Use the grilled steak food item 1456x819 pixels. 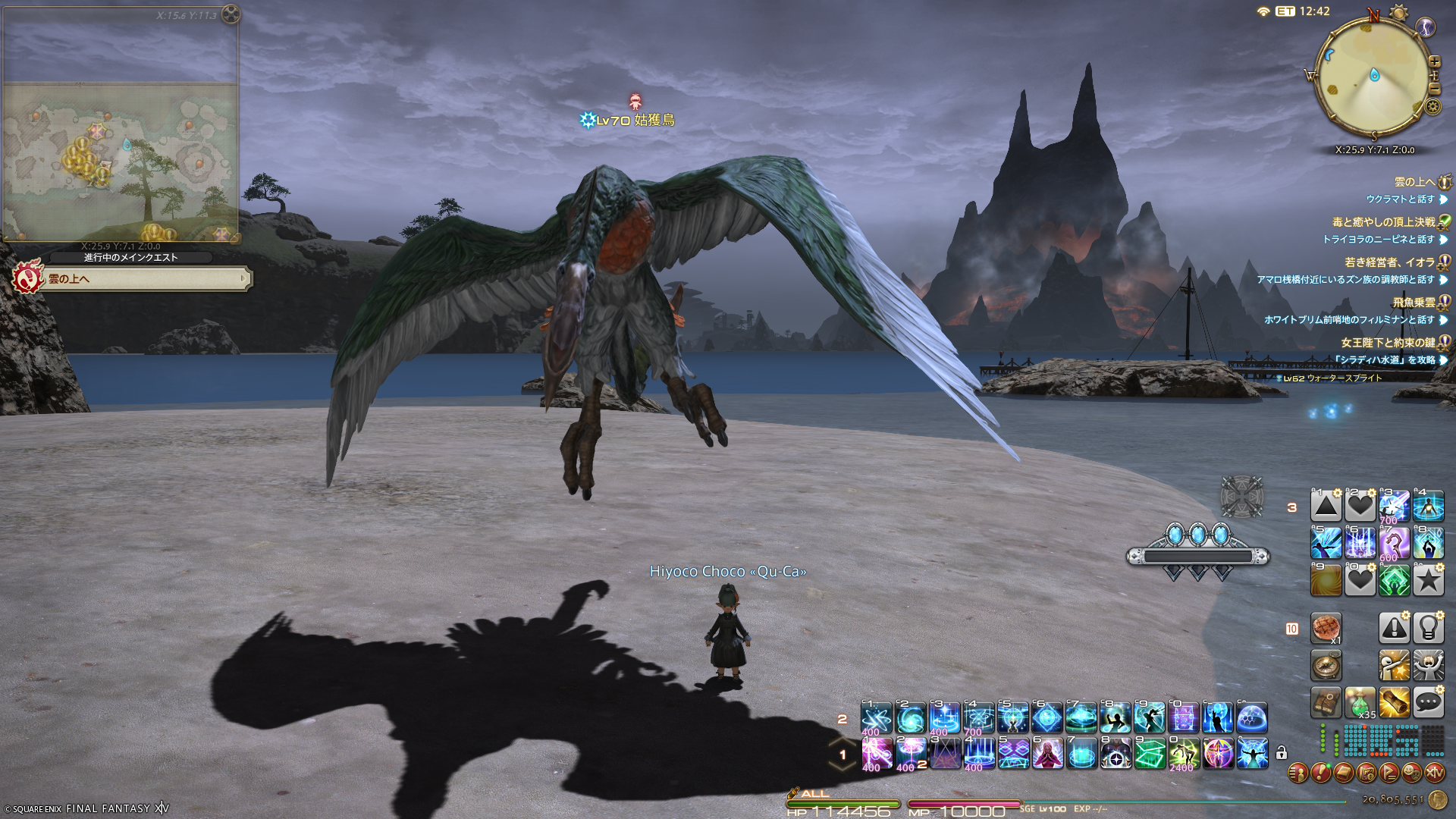click(x=1326, y=628)
